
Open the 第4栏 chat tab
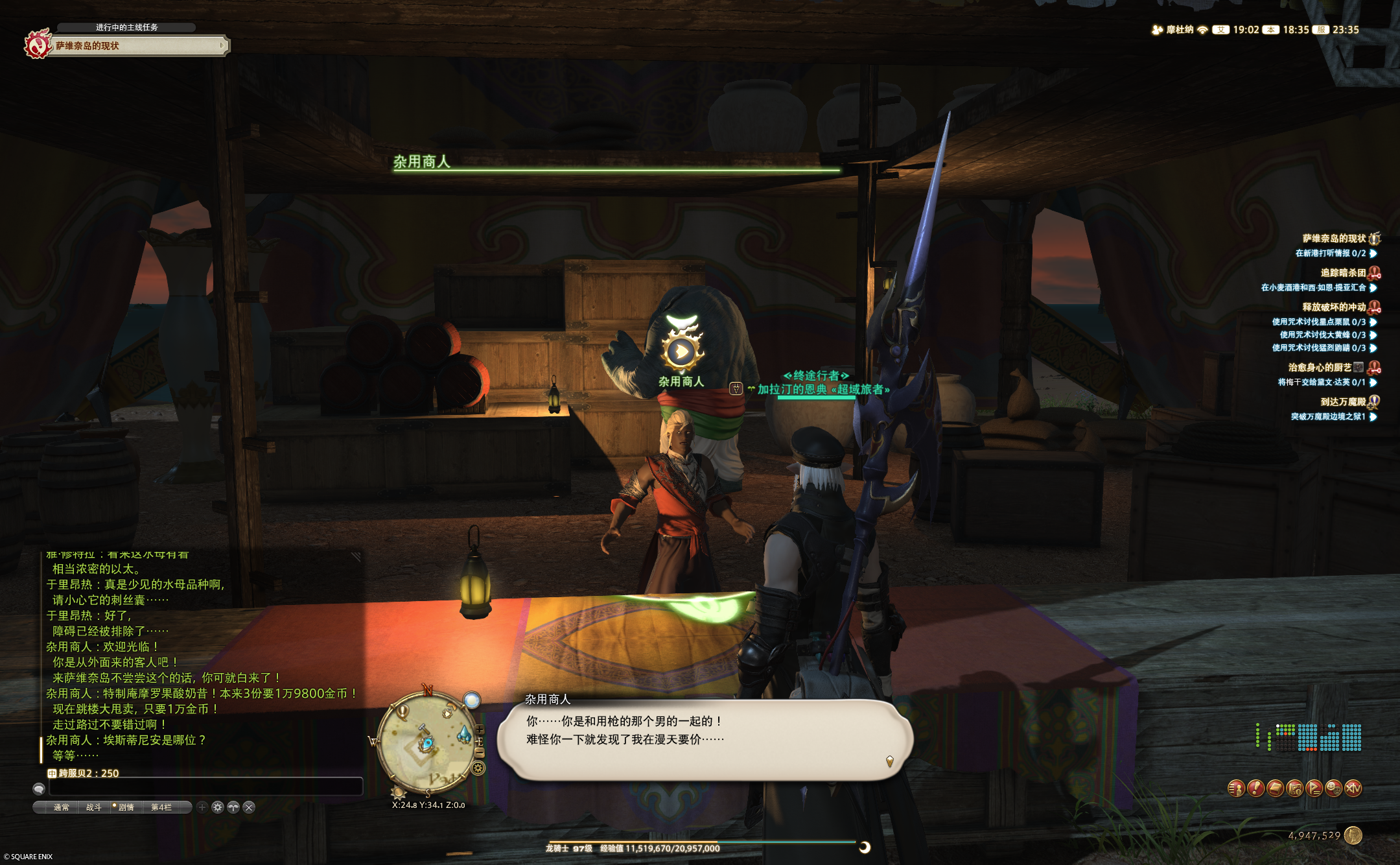coord(161,807)
